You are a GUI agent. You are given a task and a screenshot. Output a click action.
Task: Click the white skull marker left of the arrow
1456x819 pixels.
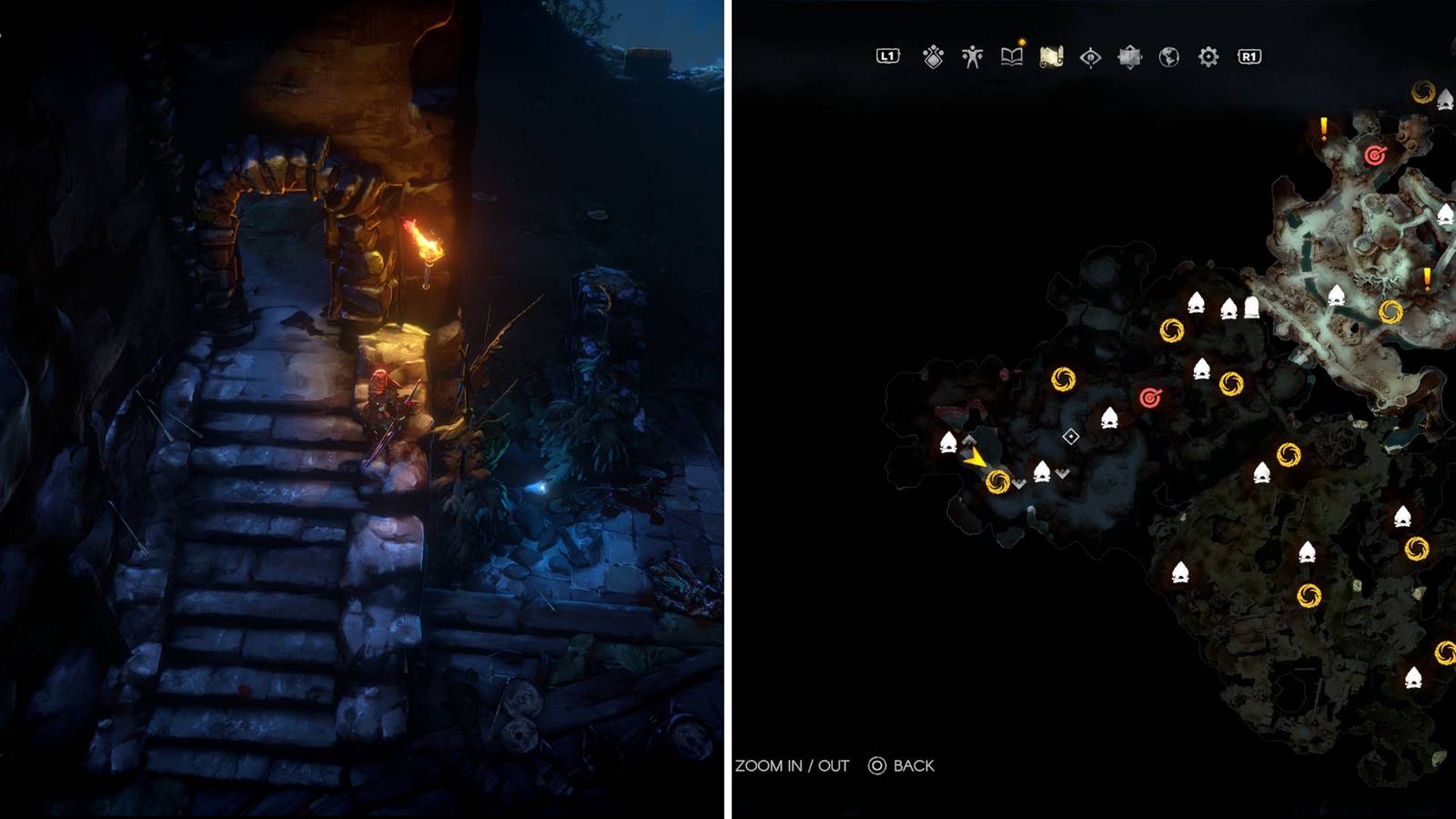(x=947, y=442)
